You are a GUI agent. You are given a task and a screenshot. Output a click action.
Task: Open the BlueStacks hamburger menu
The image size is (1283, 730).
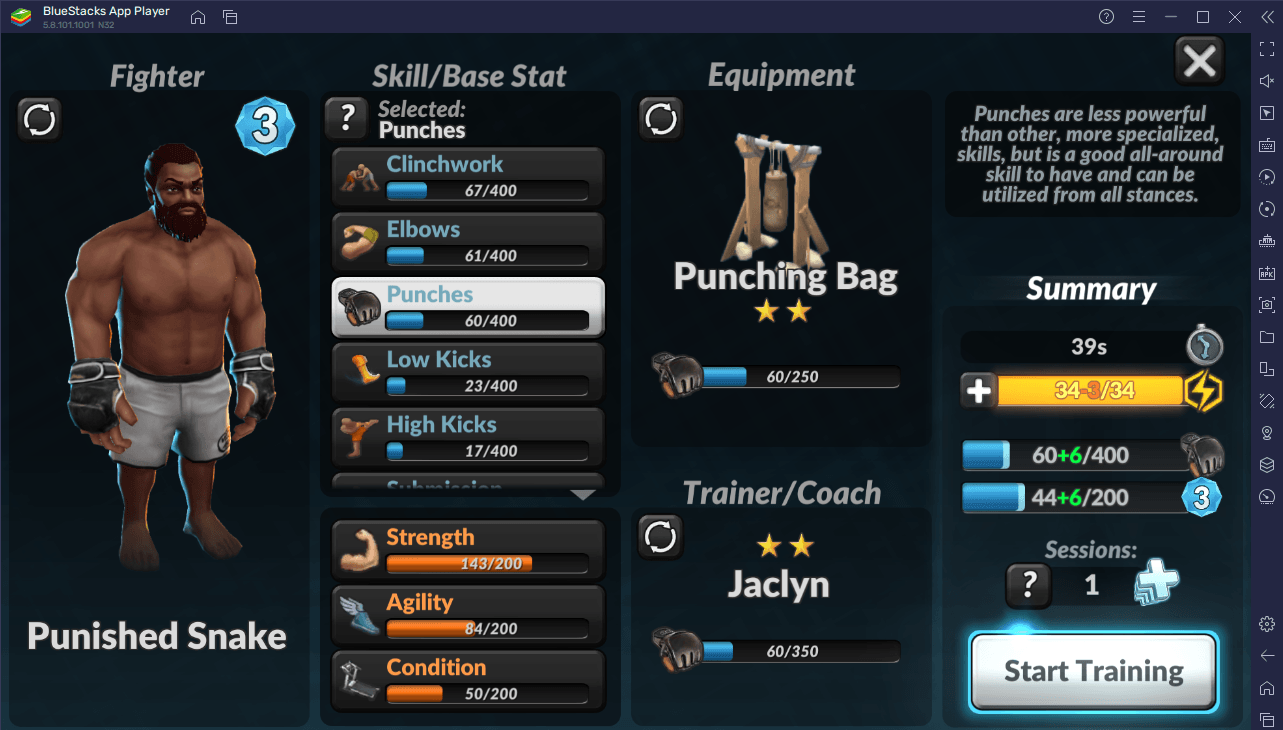click(x=1140, y=17)
